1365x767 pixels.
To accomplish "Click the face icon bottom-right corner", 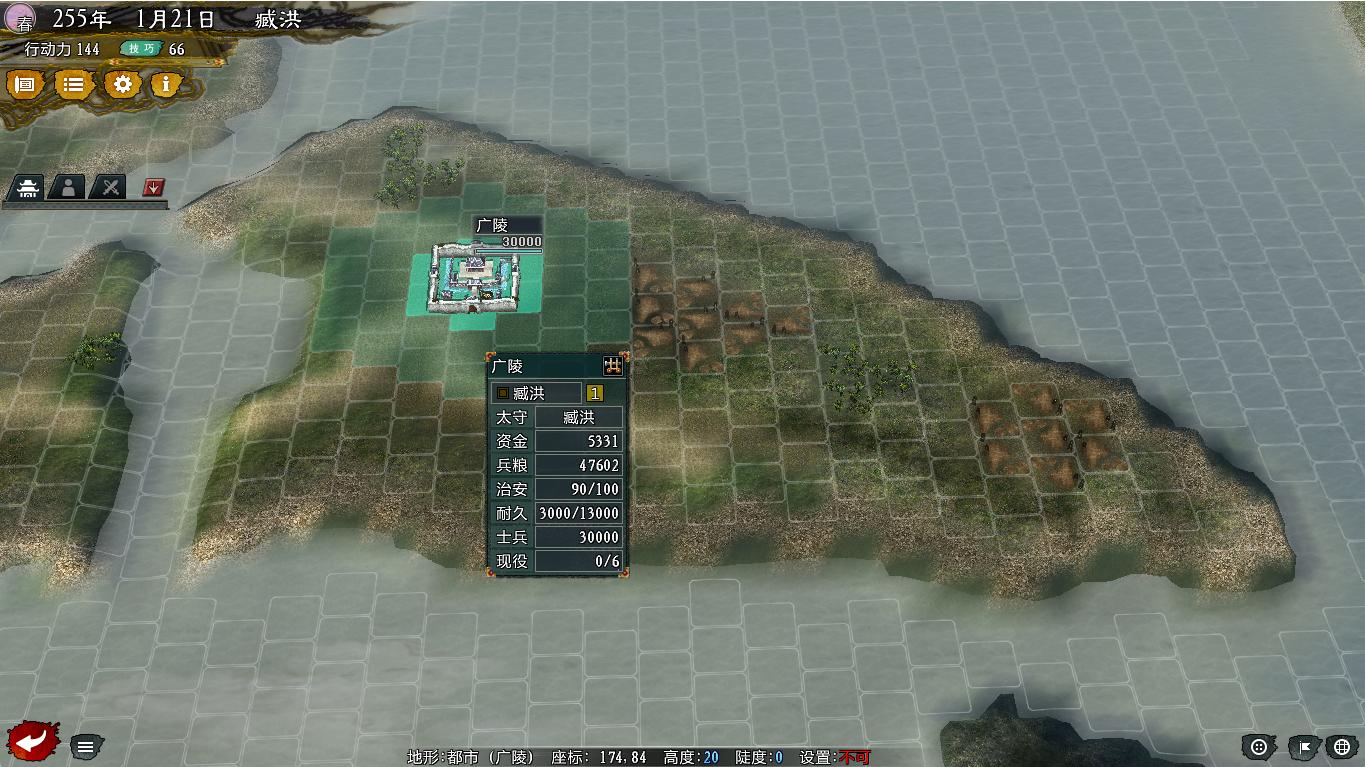I will [1258, 747].
